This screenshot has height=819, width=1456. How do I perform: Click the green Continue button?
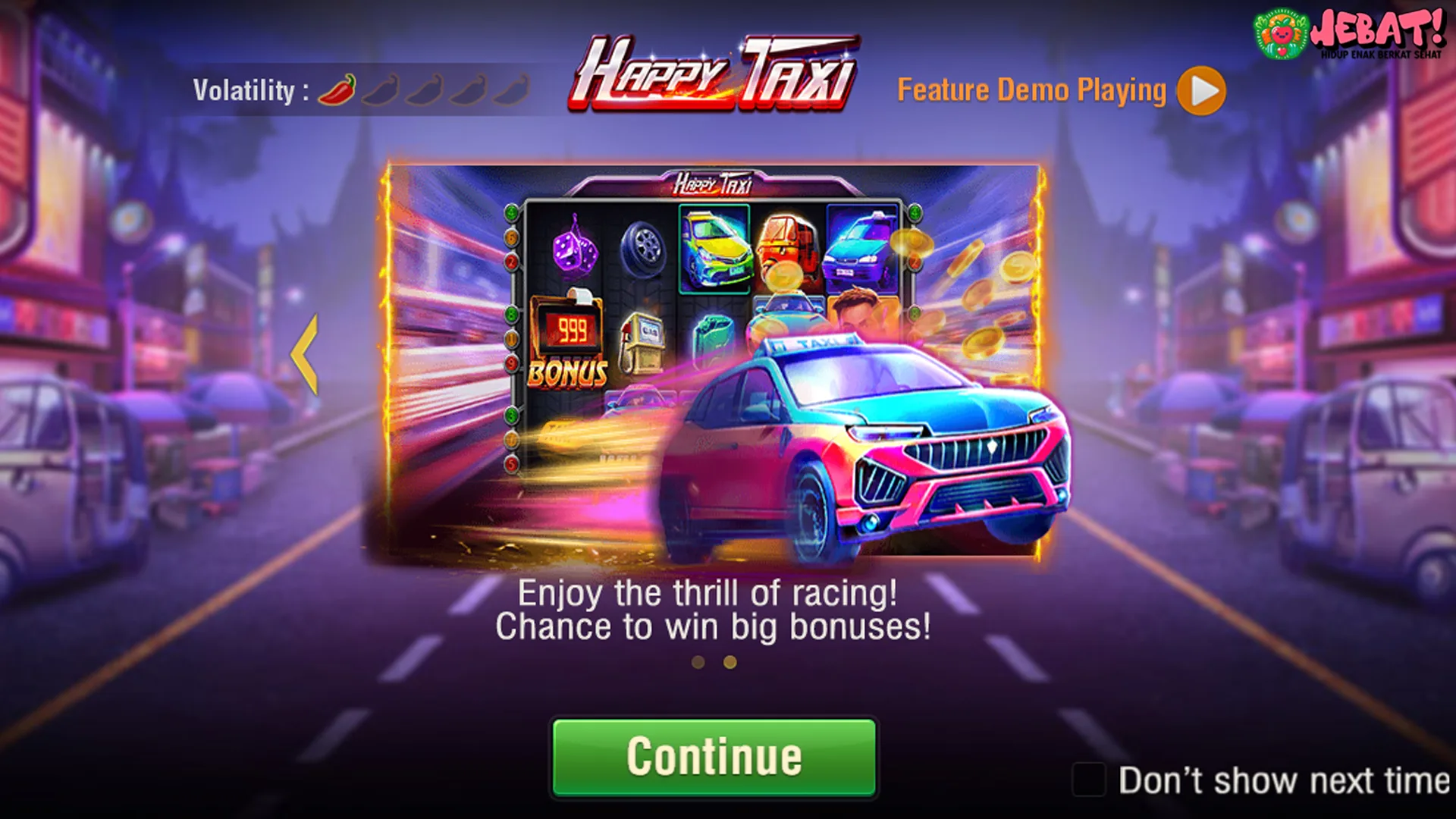pyautogui.click(x=714, y=757)
